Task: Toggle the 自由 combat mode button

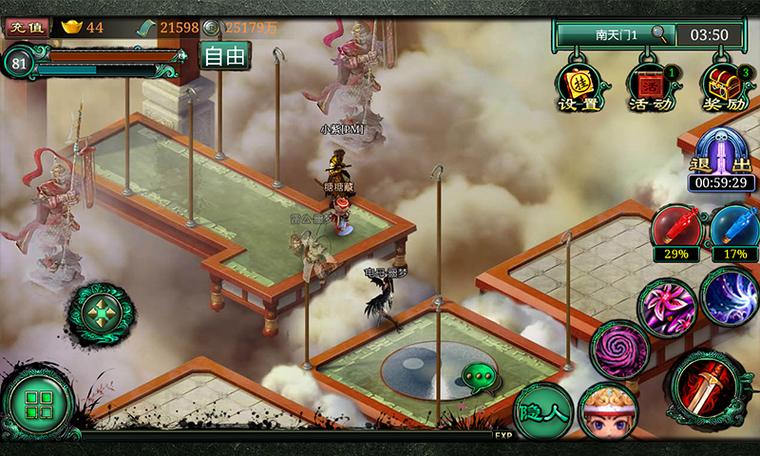Action: pyautogui.click(x=224, y=56)
